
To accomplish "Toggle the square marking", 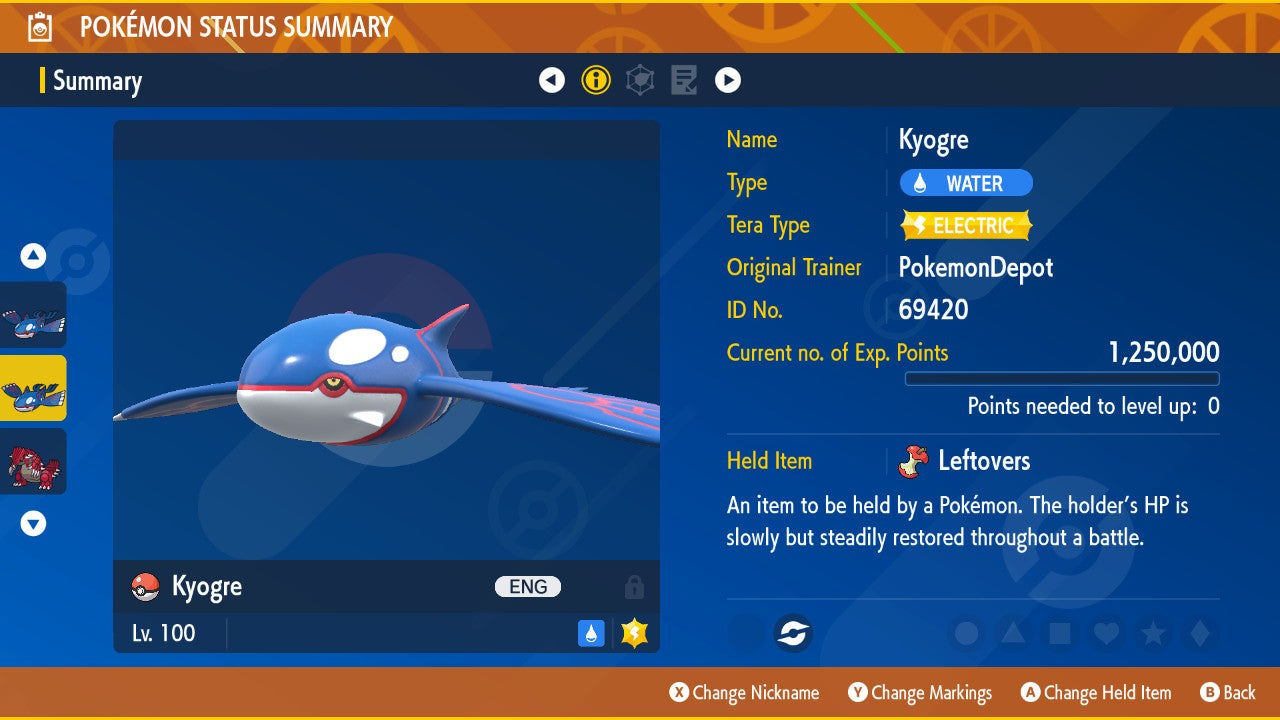I will click(x=1060, y=633).
